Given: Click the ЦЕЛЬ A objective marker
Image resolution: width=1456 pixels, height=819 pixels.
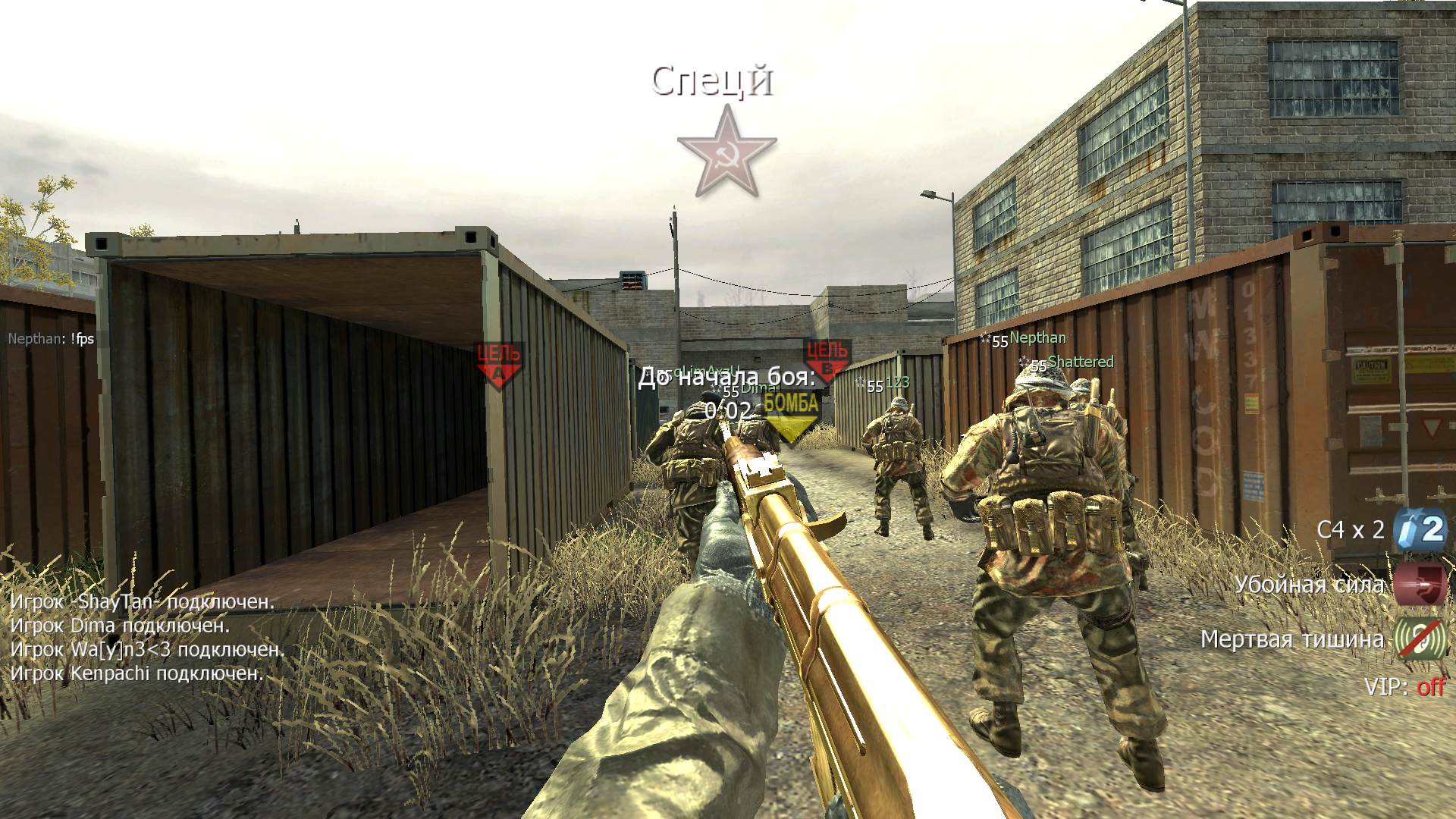Looking at the screenshot, I should click(x=499, y=363).
